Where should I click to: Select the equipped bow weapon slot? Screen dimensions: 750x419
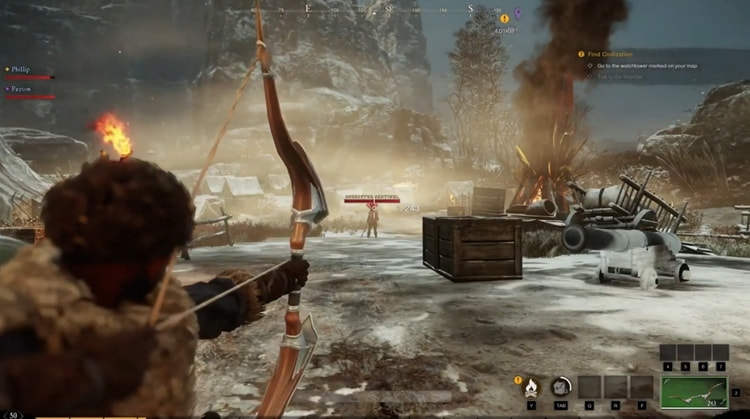693,389
